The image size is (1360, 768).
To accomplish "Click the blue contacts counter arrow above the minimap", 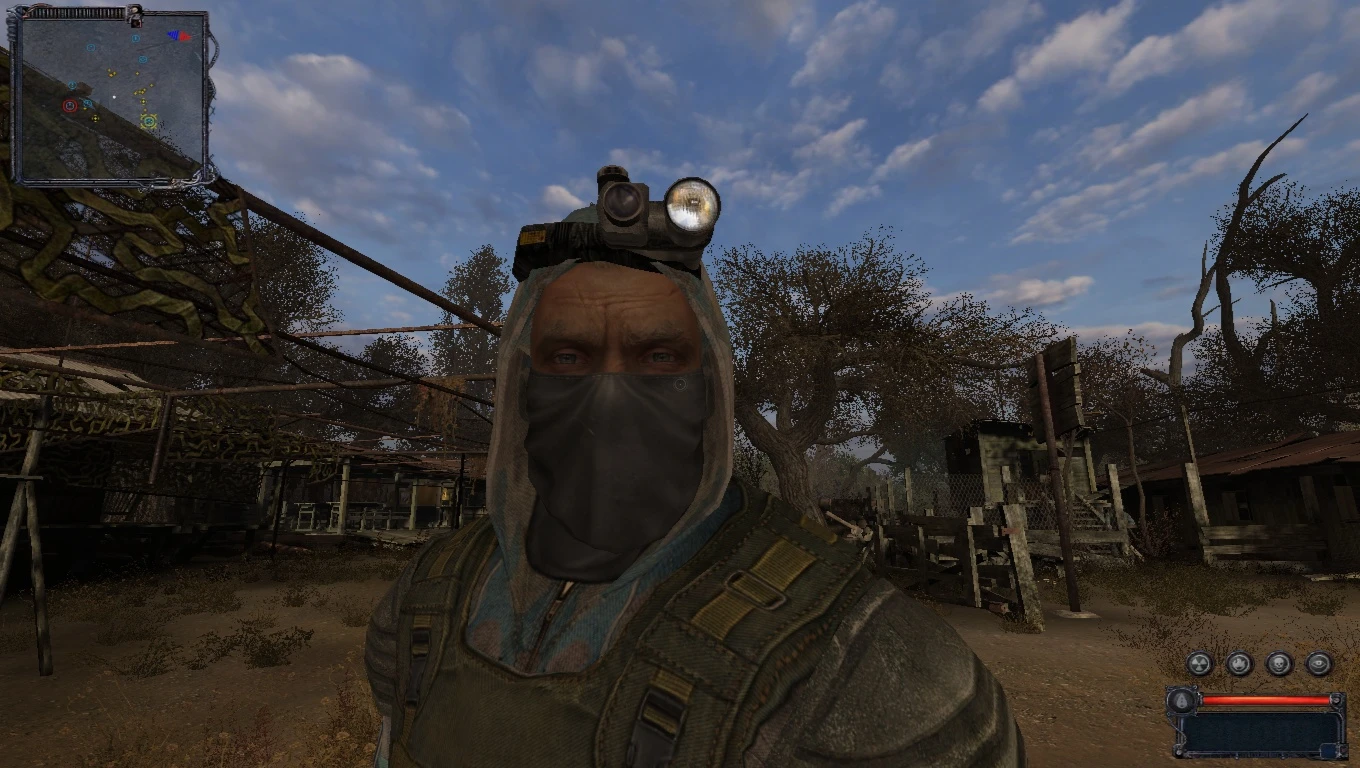I will [x=173, y=34].
